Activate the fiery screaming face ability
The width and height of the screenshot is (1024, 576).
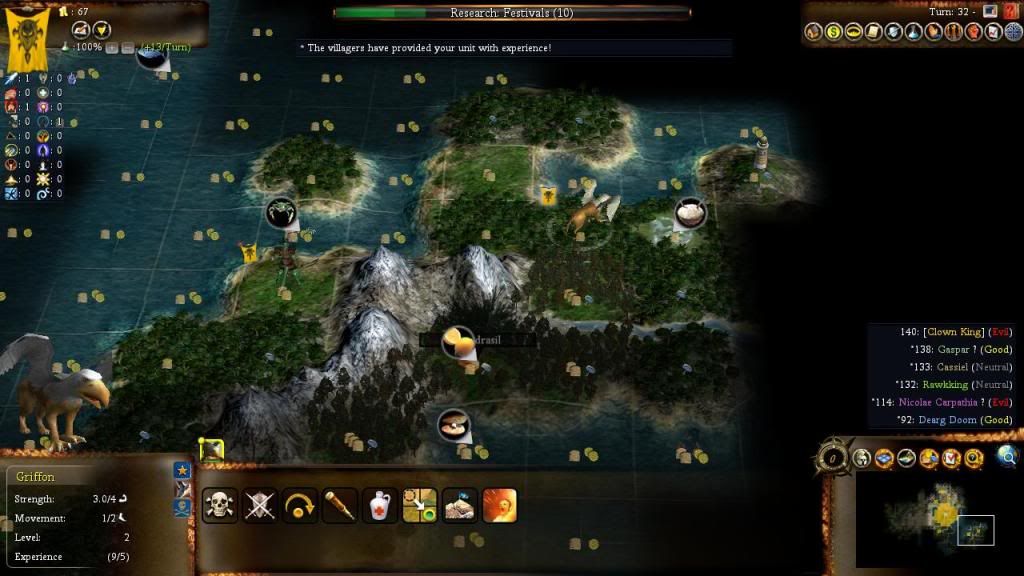point(500,505)
